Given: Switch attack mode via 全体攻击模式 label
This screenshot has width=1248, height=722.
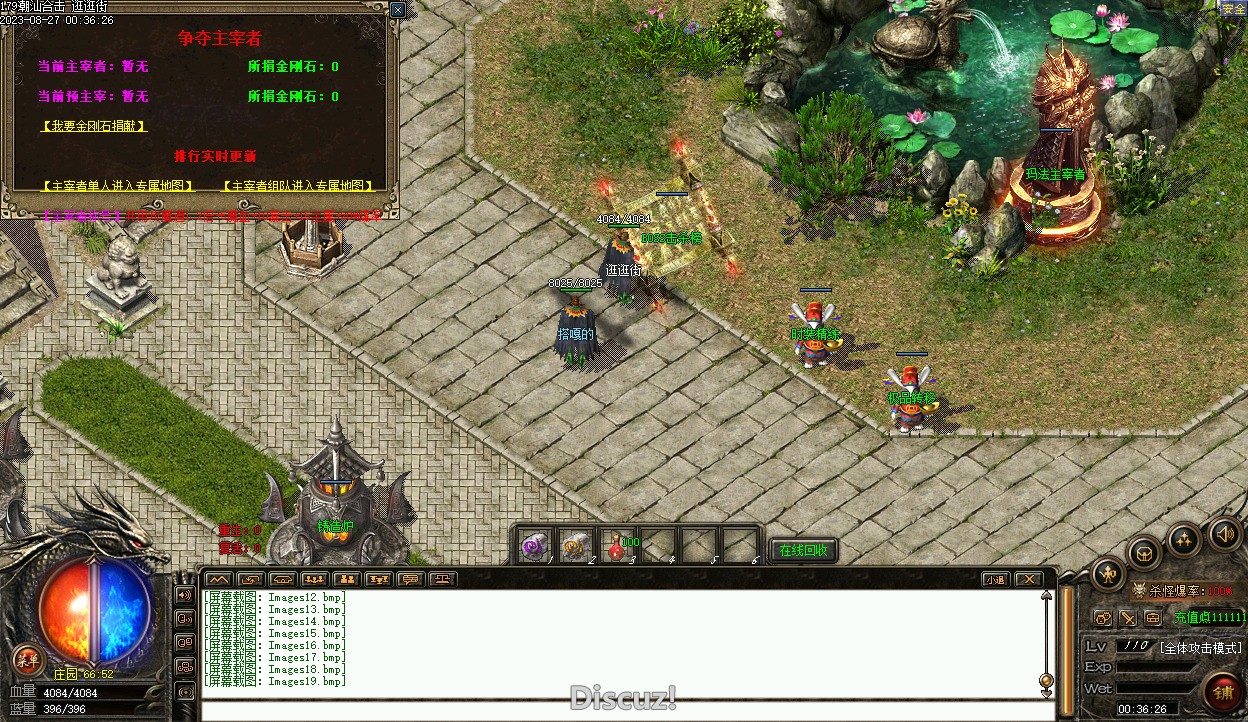Looking at the screenshot, I should [1200, 647].
